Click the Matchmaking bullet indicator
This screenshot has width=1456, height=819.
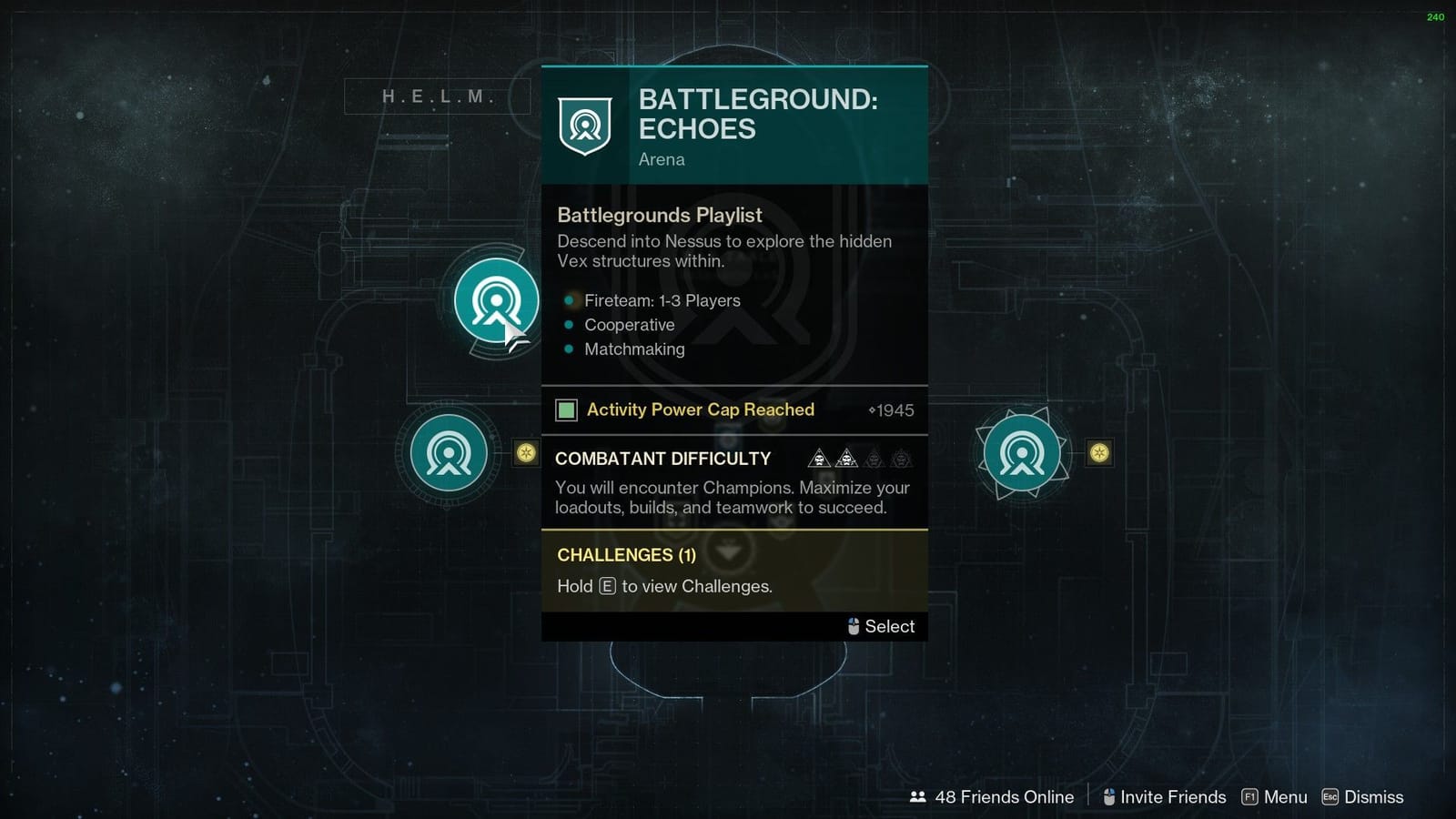point(570,349)
